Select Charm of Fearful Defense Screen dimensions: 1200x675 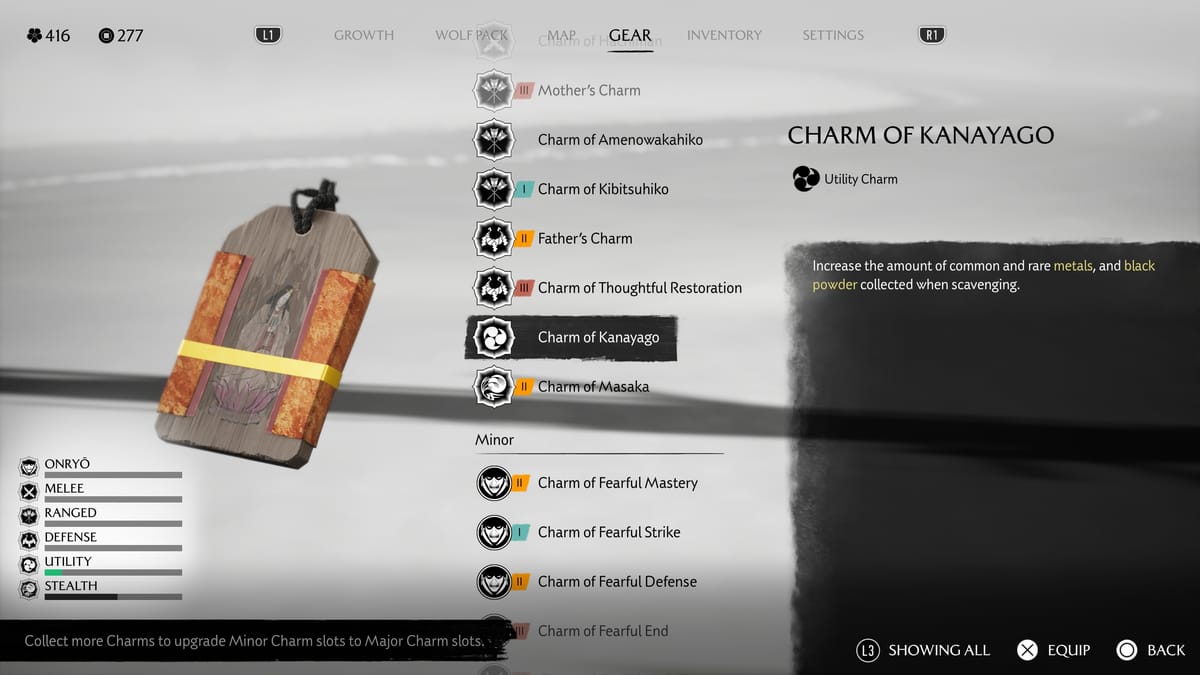616,581
